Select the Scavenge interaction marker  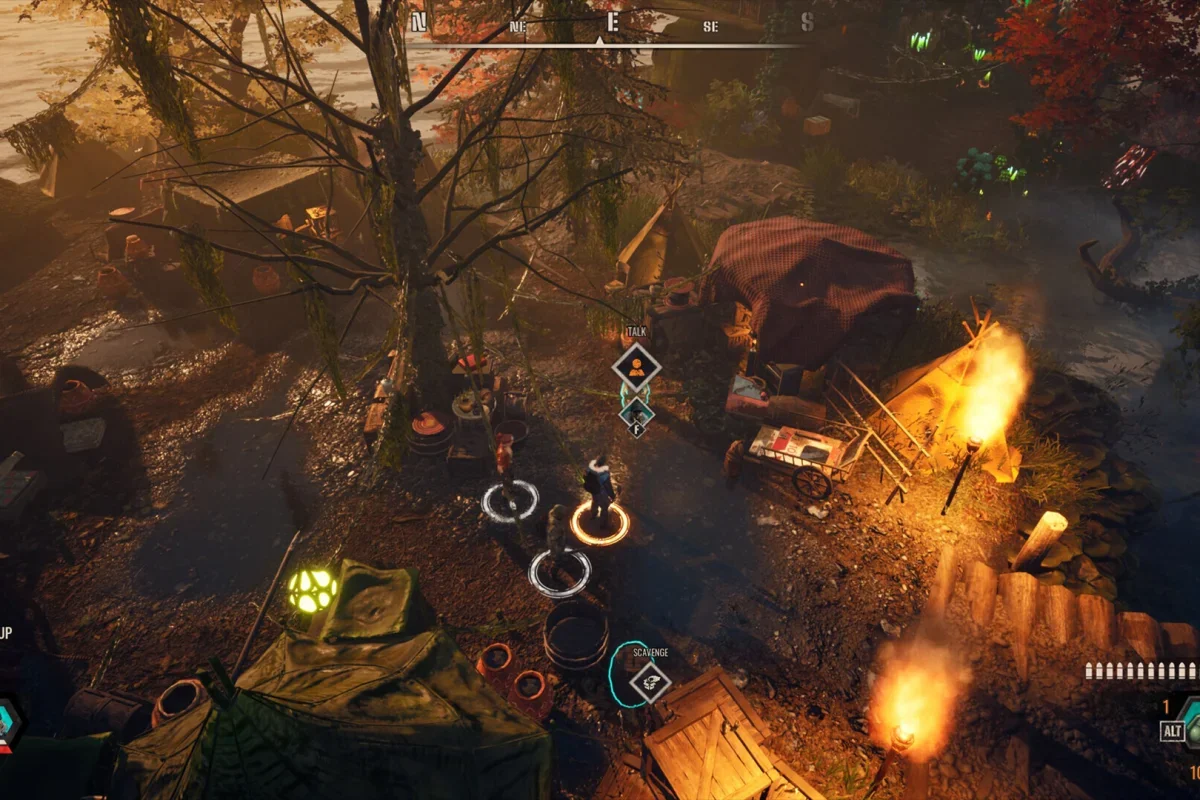click(x=650, y=682)
